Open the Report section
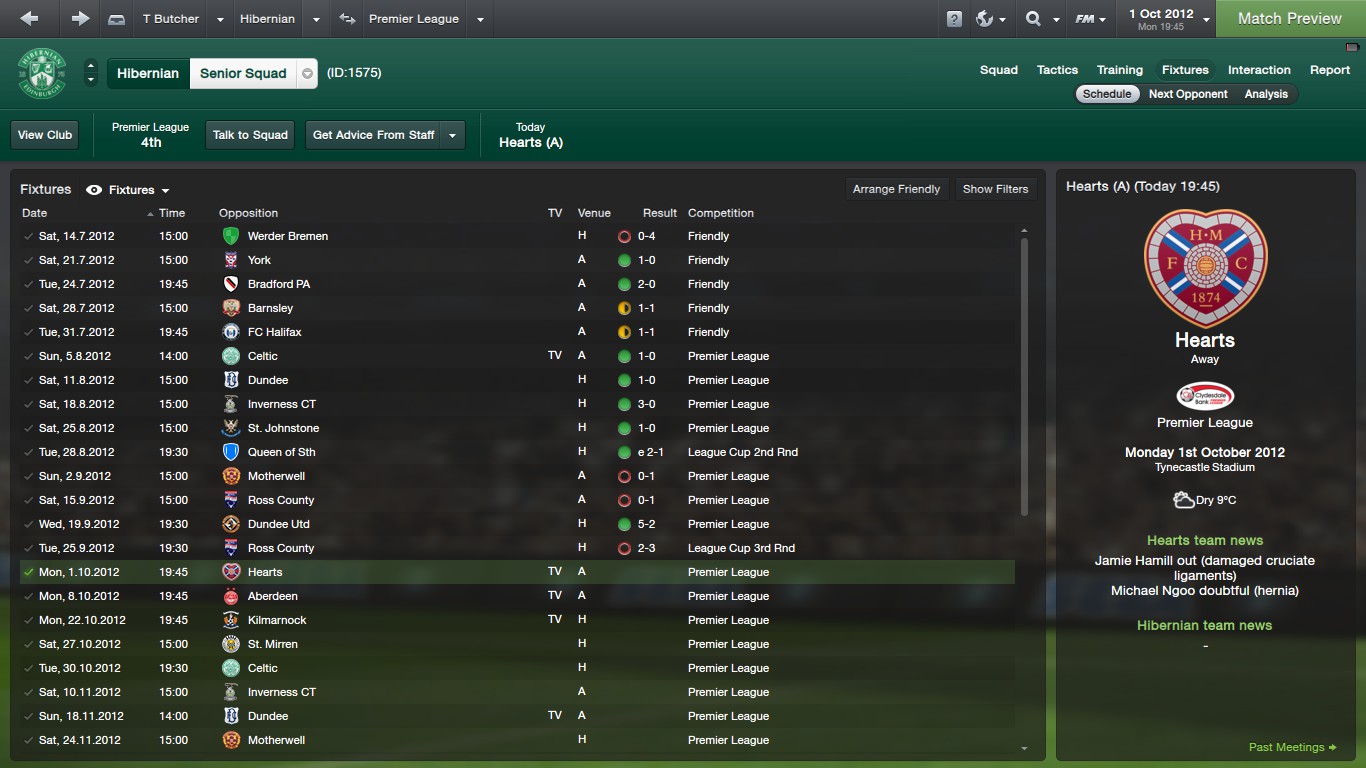 coord(1329,70)
